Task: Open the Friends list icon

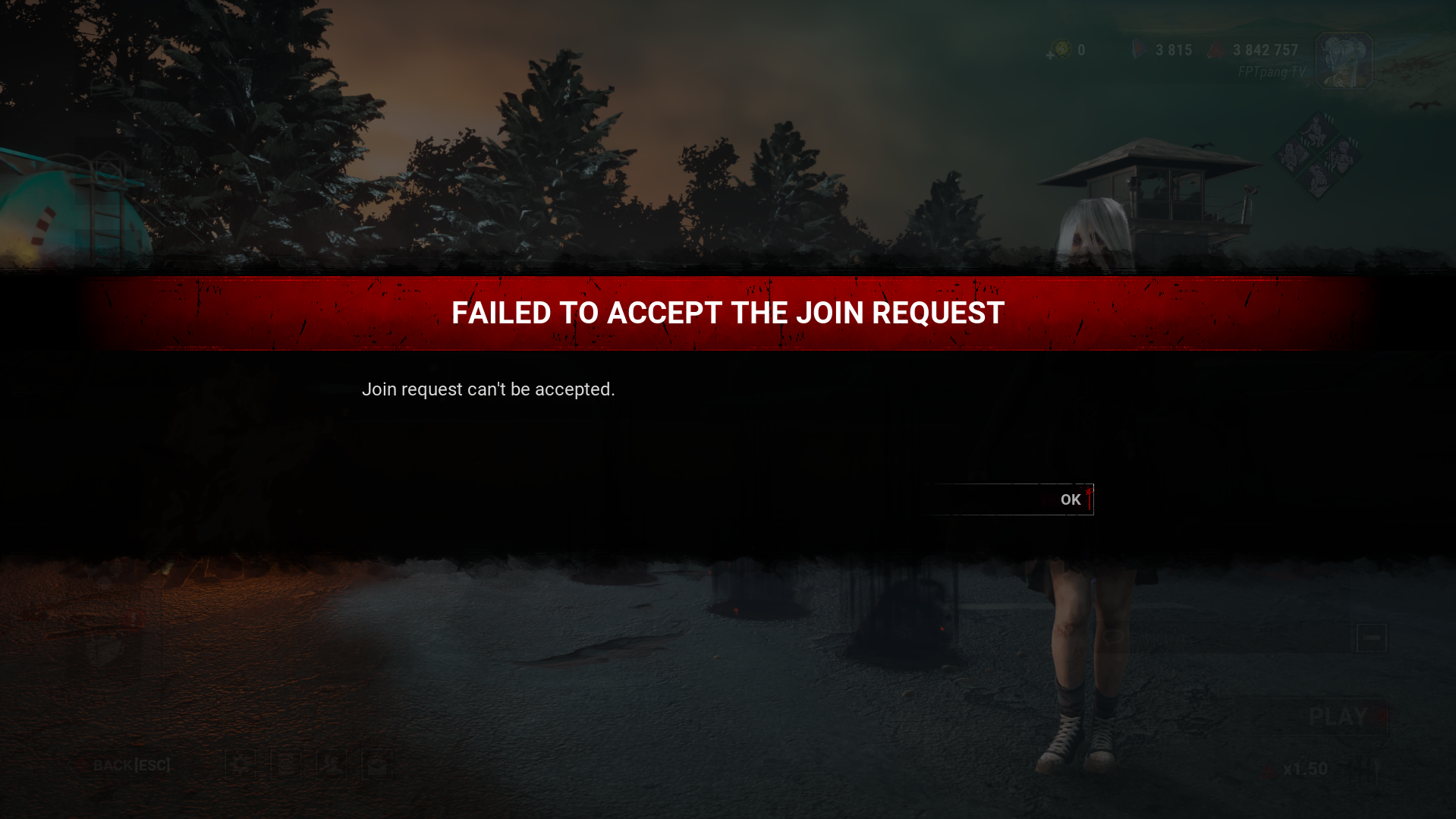Action: click(x=330, y=764)
